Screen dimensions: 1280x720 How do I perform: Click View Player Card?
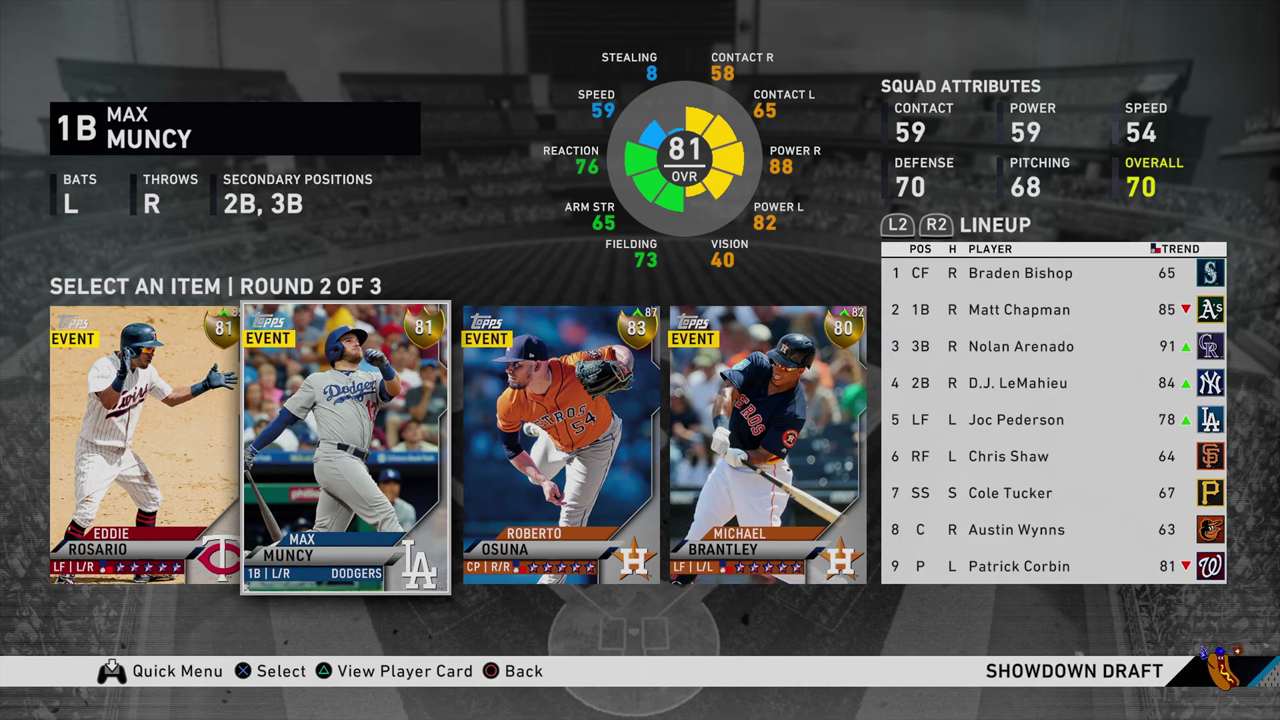coord(405,671)
